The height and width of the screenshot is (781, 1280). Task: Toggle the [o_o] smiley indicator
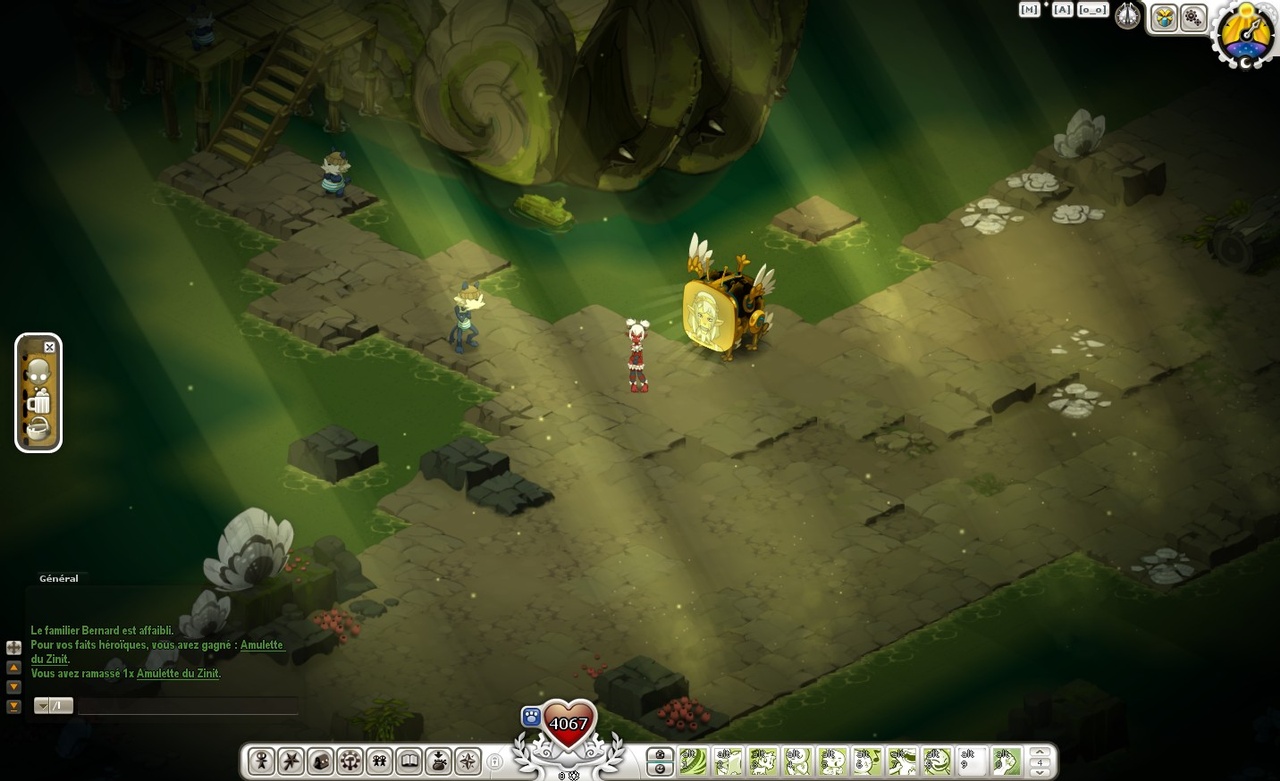click(x=1093, y=10)
